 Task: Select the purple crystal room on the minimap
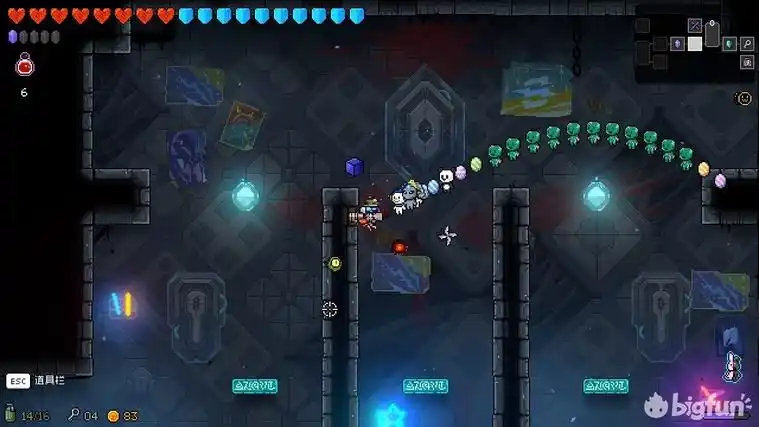coord(677,44)
